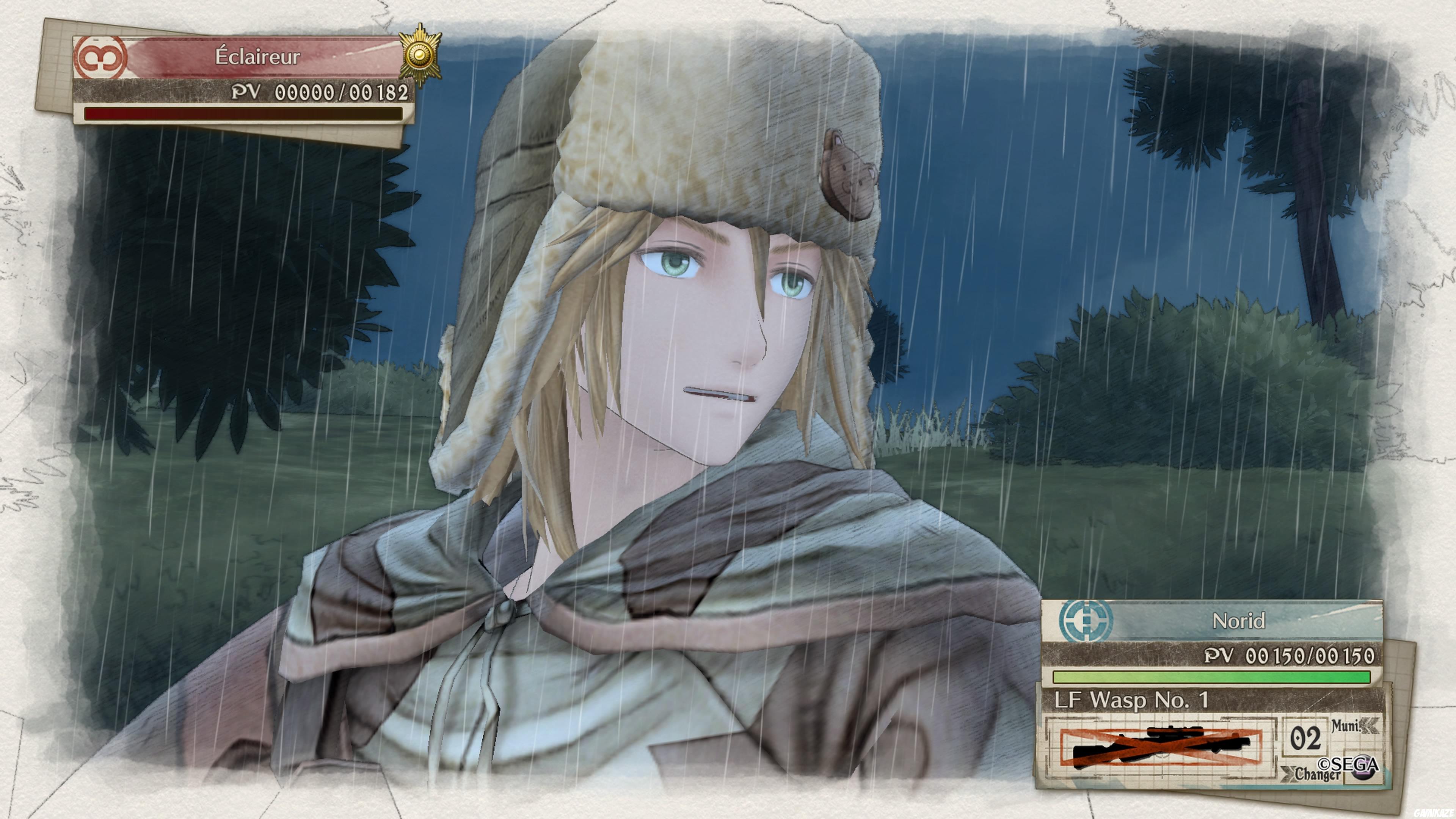This screenshot has width=1456, height=819.
Task: Toggle the enemy Éclaireur info panel
Action: coord(237,79)
